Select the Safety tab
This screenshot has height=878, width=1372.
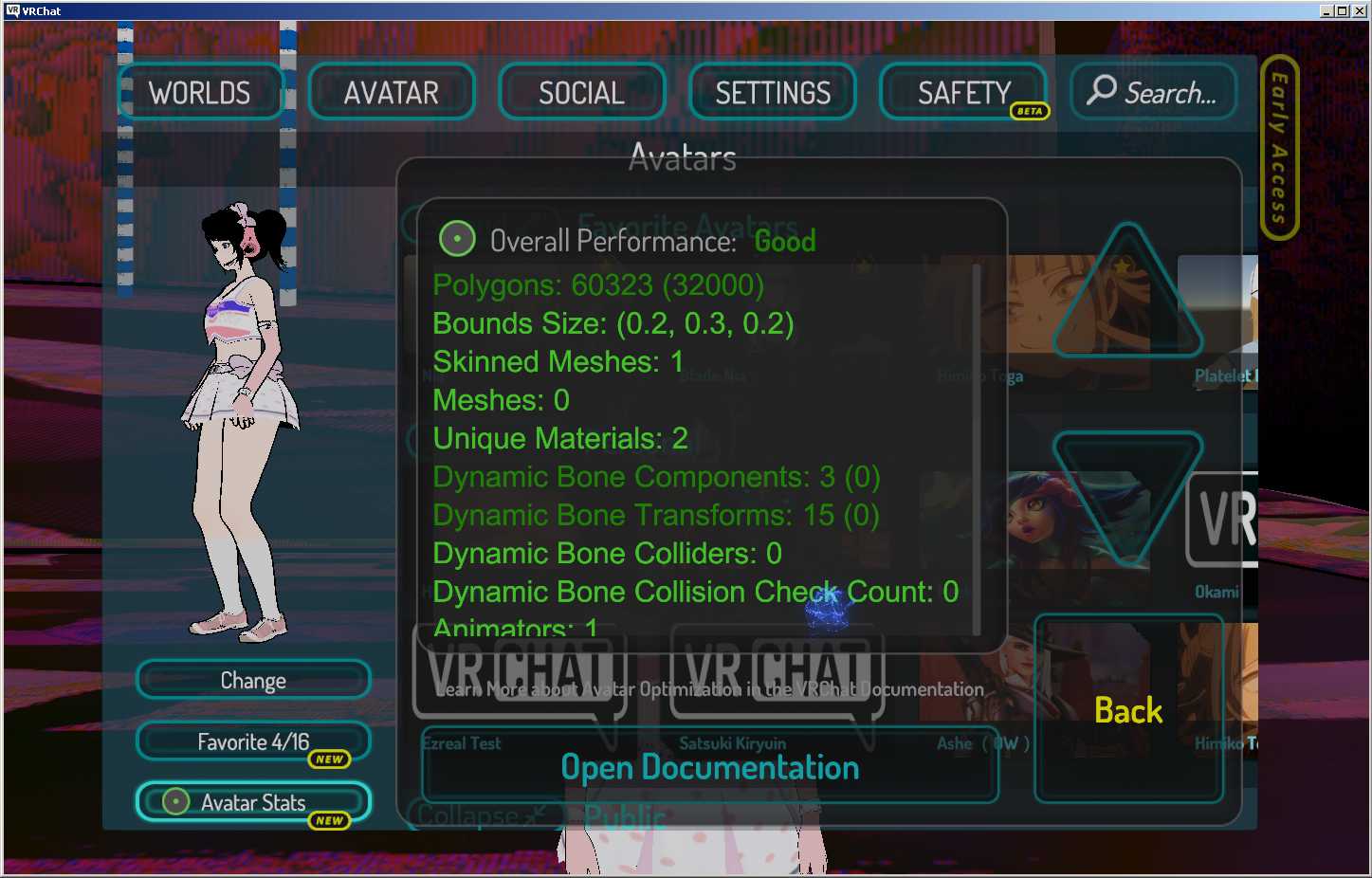coord(963,93)
